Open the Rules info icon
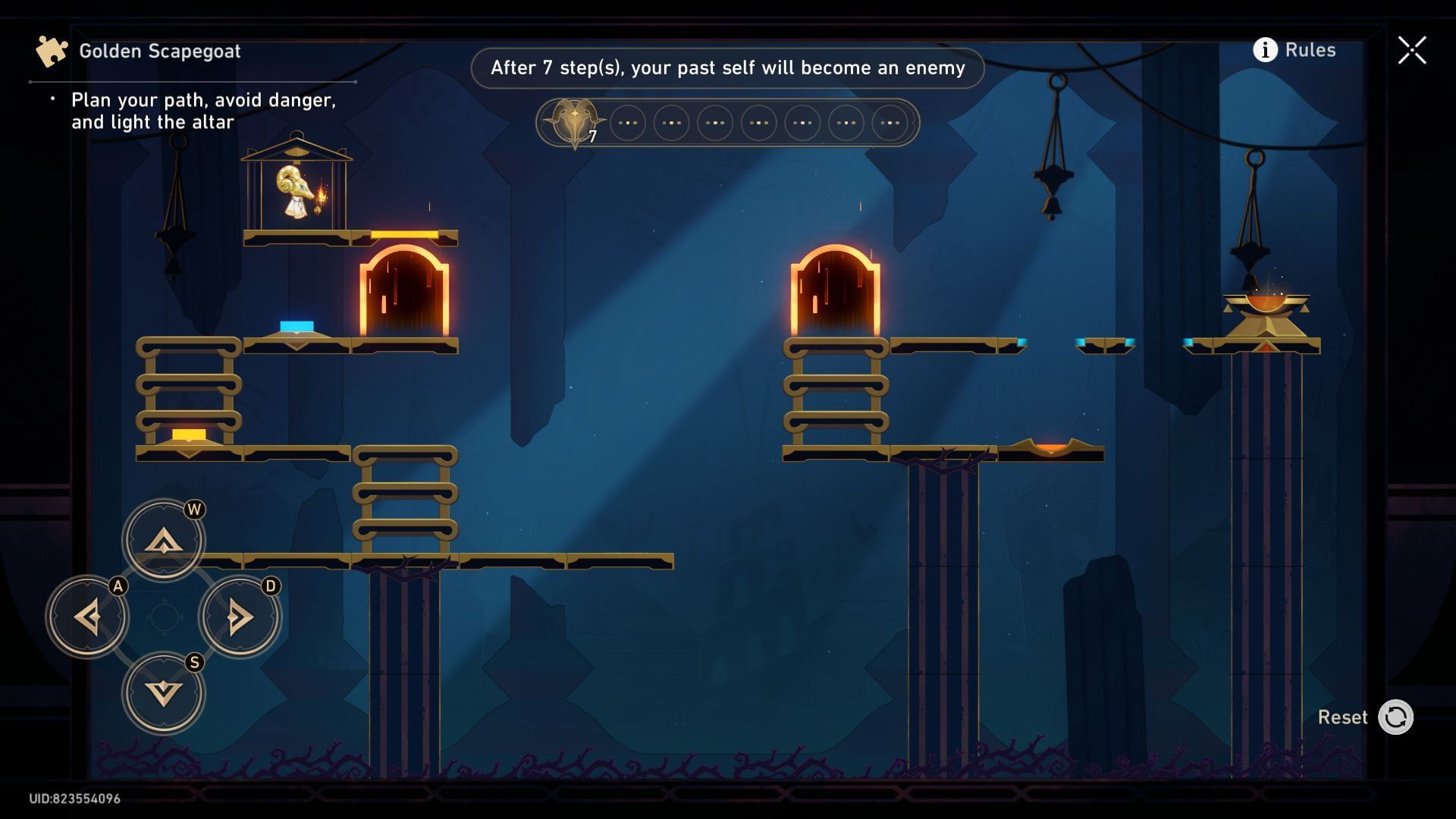 (1263, 50)
